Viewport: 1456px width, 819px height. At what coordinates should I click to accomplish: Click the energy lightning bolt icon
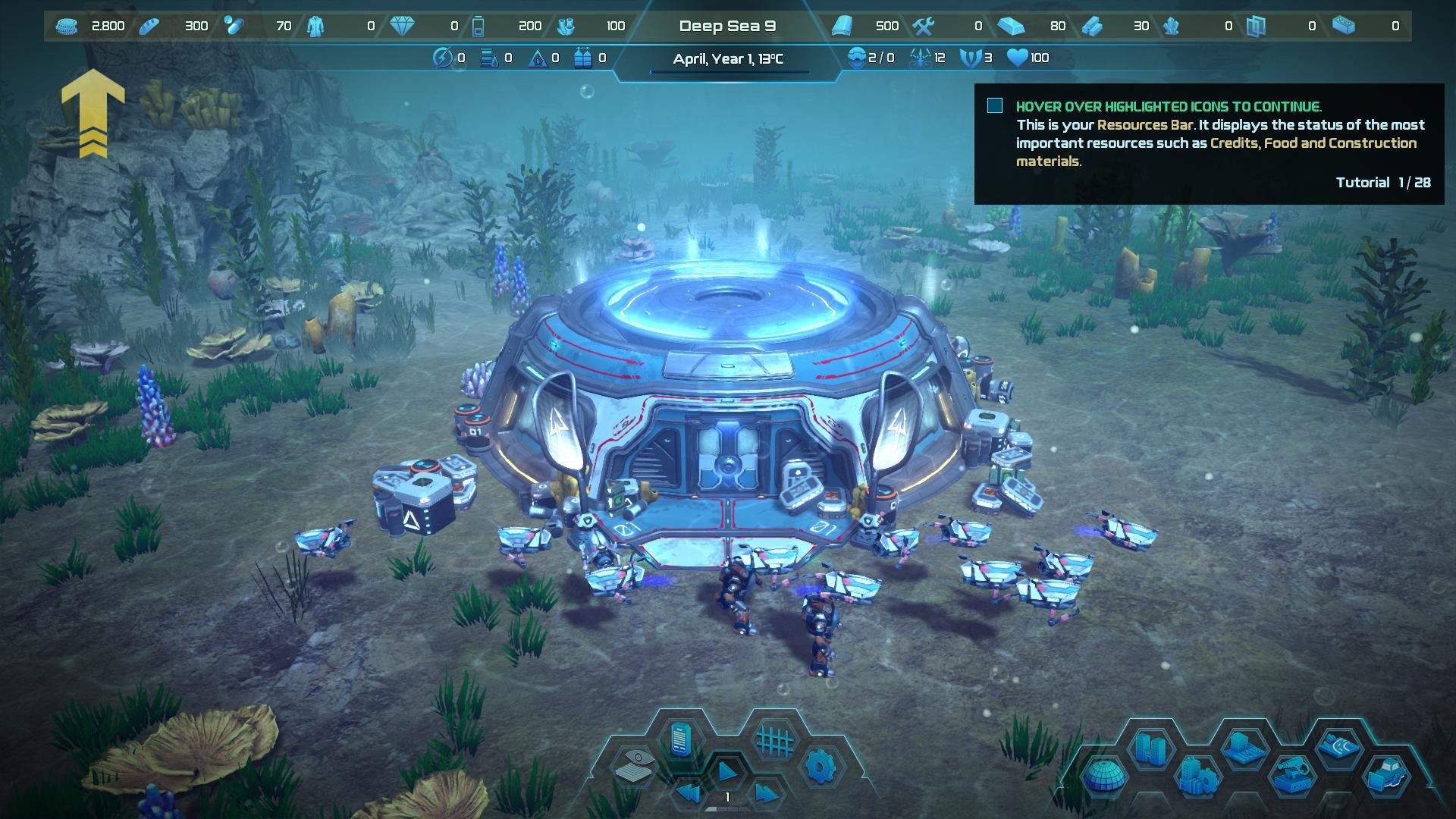coord(442,58)
